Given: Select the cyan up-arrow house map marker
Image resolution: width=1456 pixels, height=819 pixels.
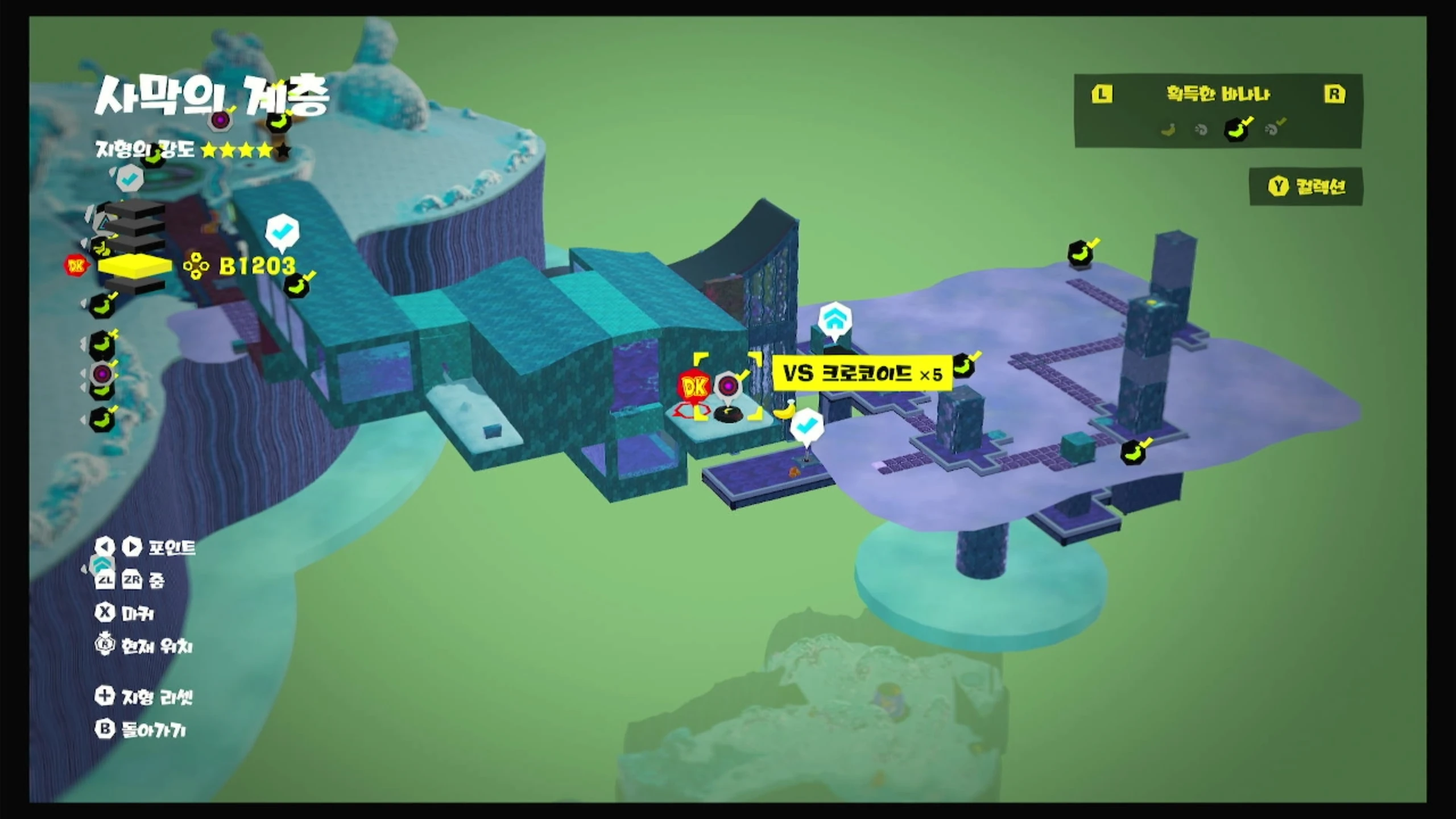Looking at the screenshot, I should tap(834, 320).
